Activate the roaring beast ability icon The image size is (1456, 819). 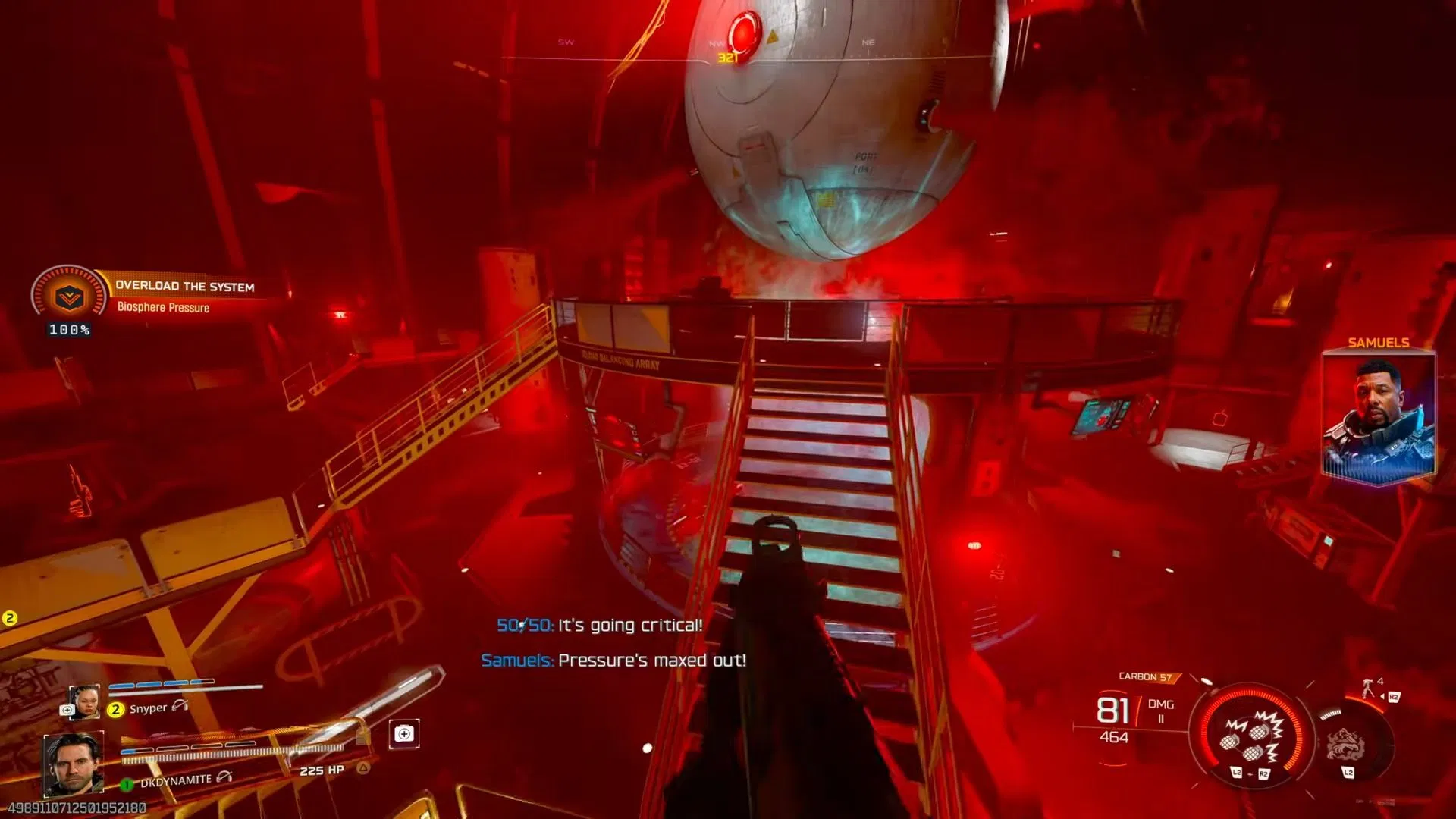click(x=1347, y=745)
